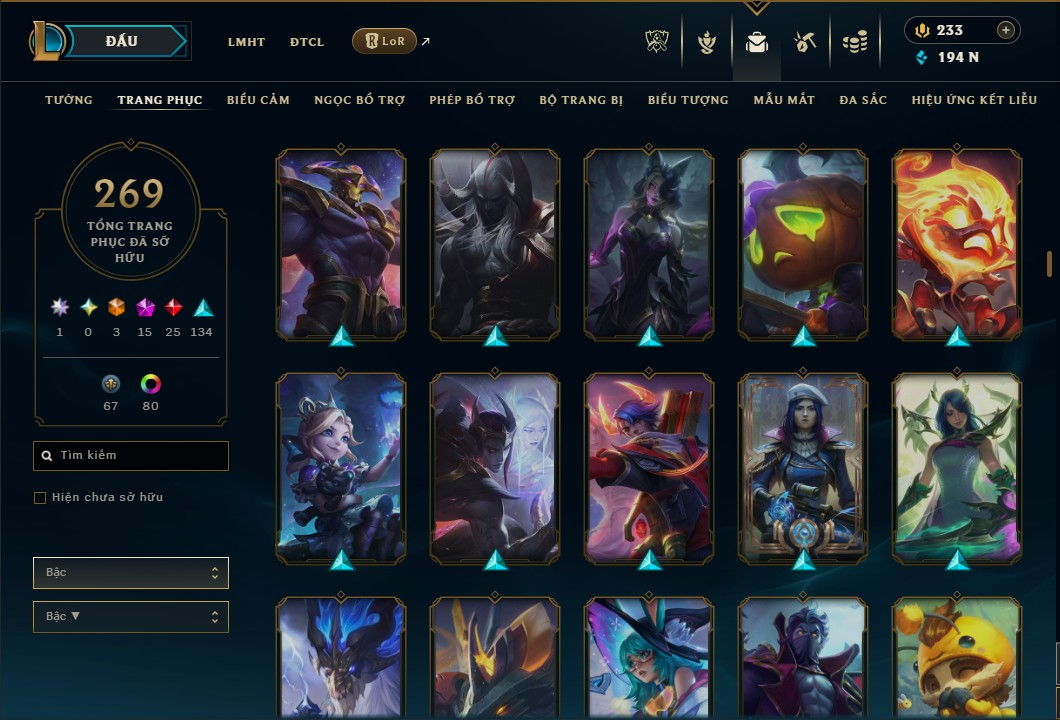The width and height of the screenshot is (1060, 720).
Task: Switch to the TƯỚNG champions tab
Action: click(69, 100)
